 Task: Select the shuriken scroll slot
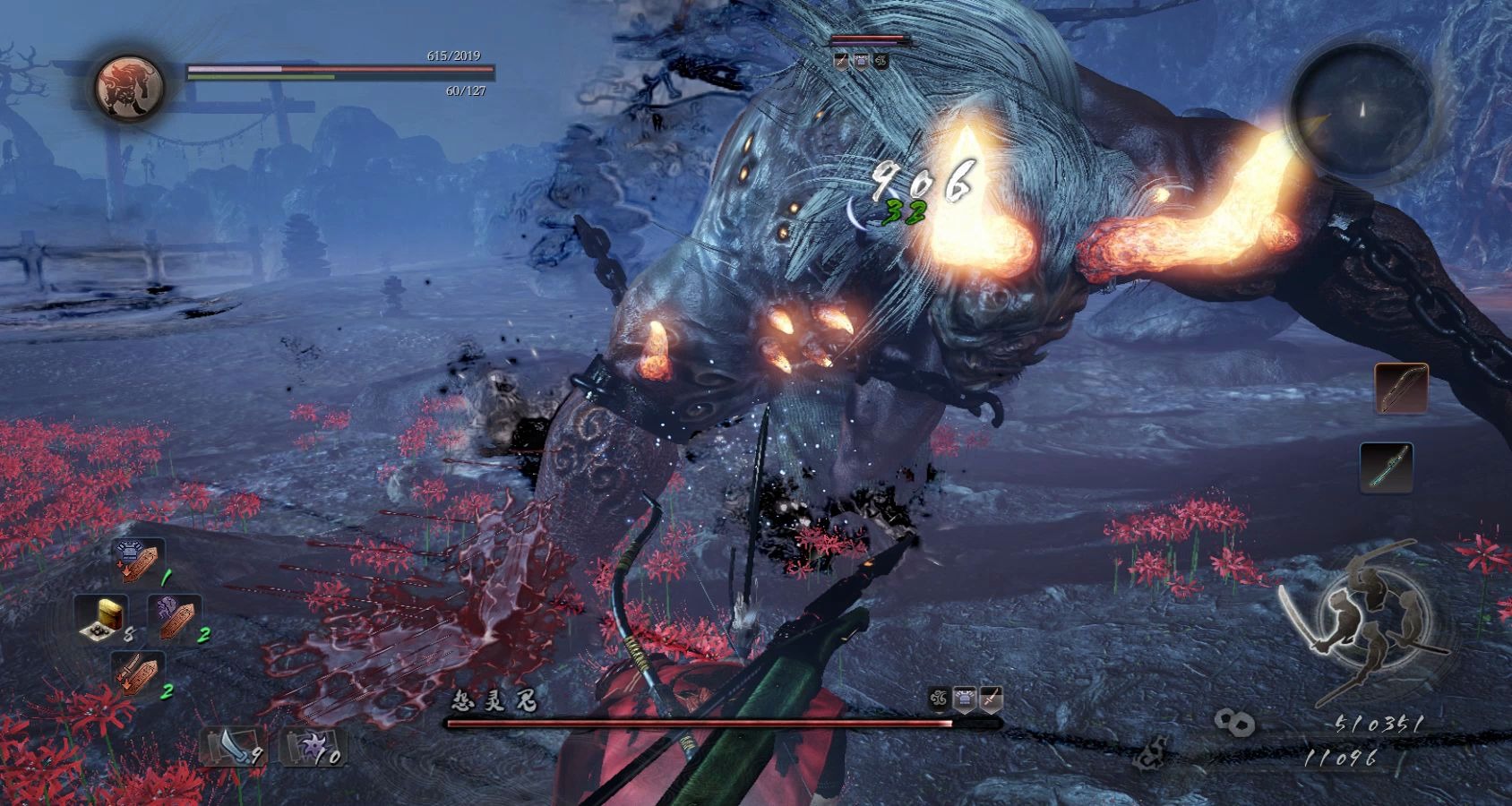[x=309, y=745]
